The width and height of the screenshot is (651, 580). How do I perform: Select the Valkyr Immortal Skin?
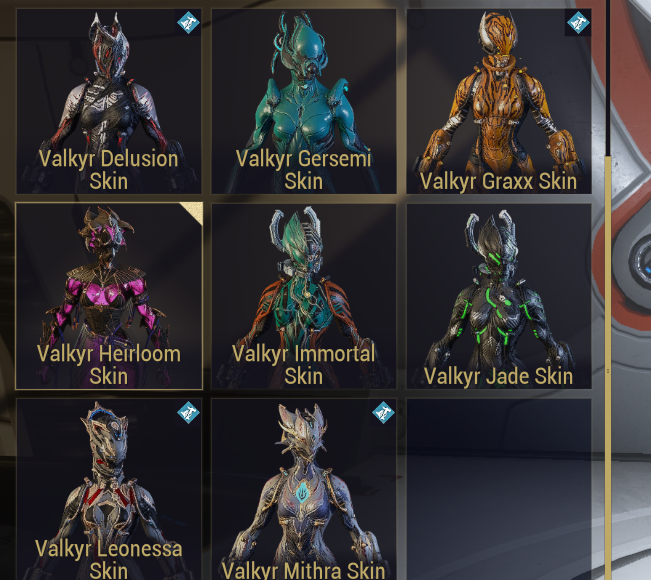pyautogui.click(x=303, y=296)
